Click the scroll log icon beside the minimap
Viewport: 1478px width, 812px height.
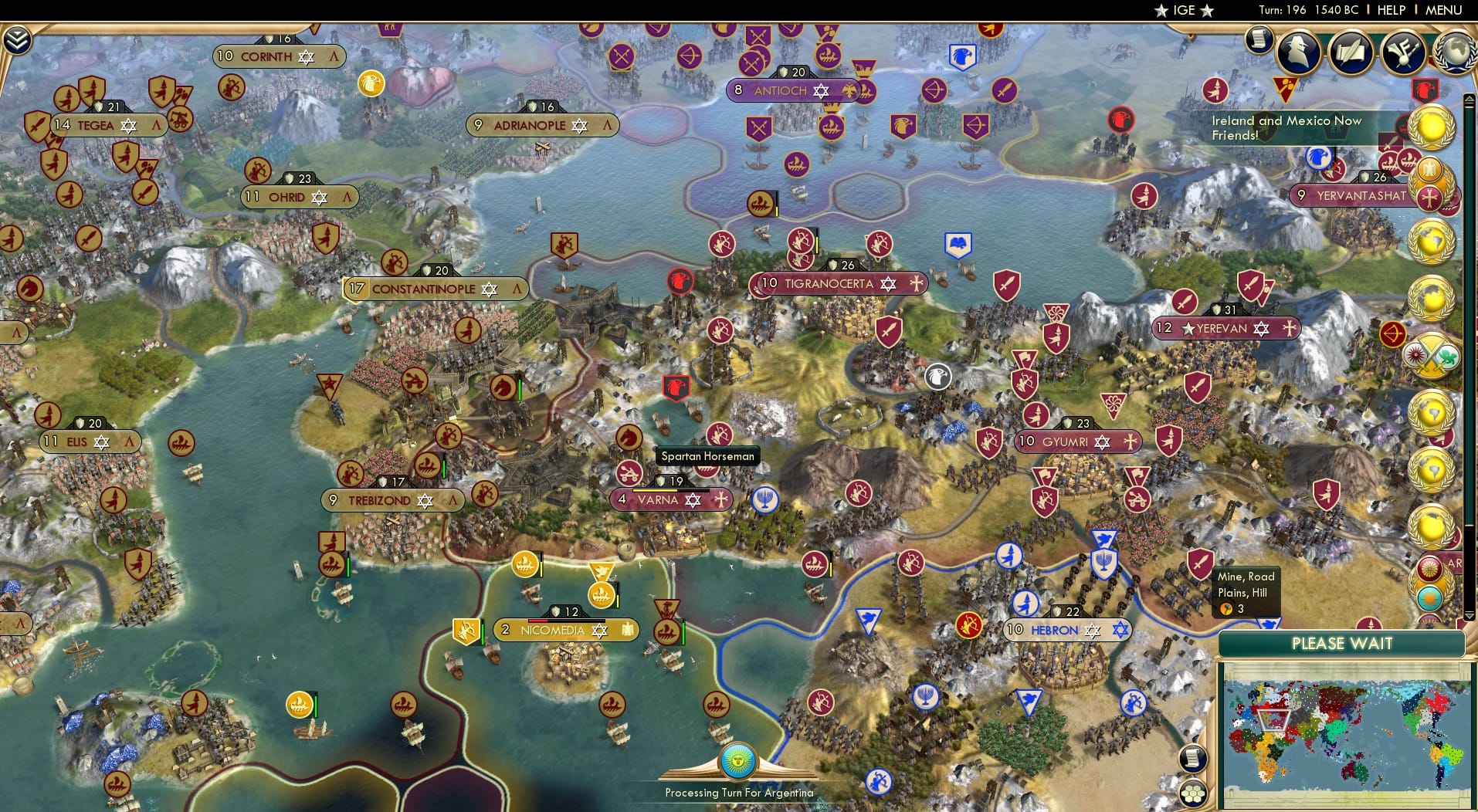(x=1192, y=758)
